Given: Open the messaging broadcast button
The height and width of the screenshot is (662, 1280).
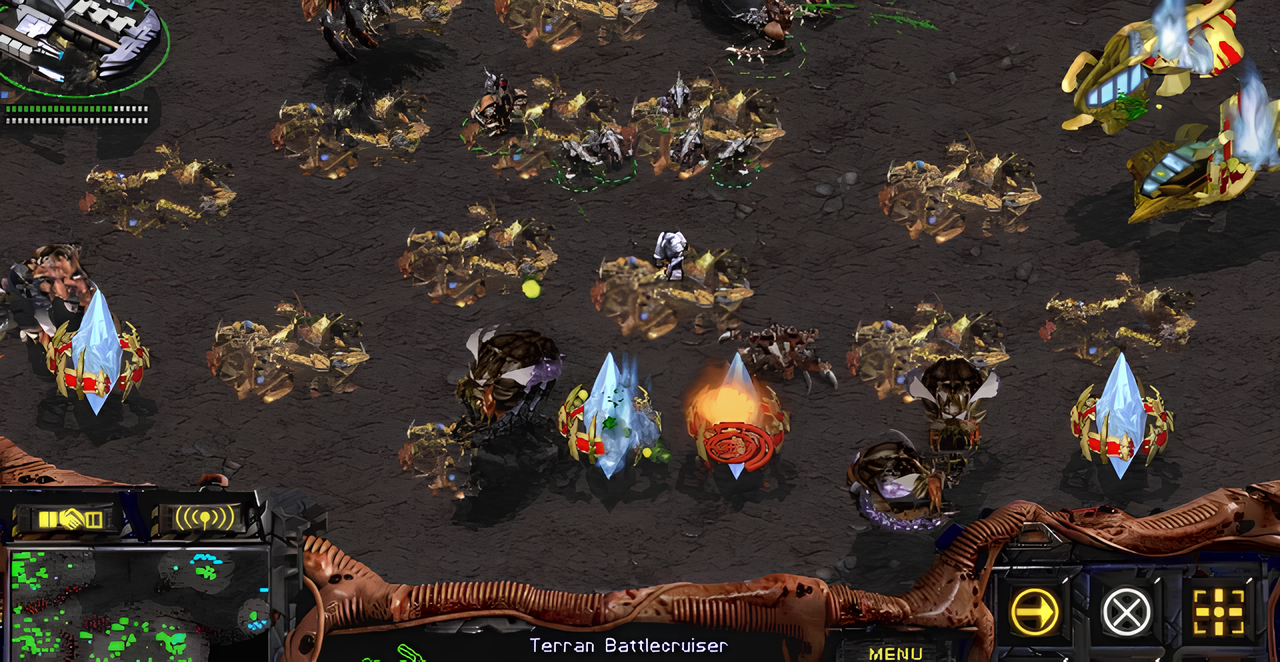Looking at the screenshot, I should 205,518.
